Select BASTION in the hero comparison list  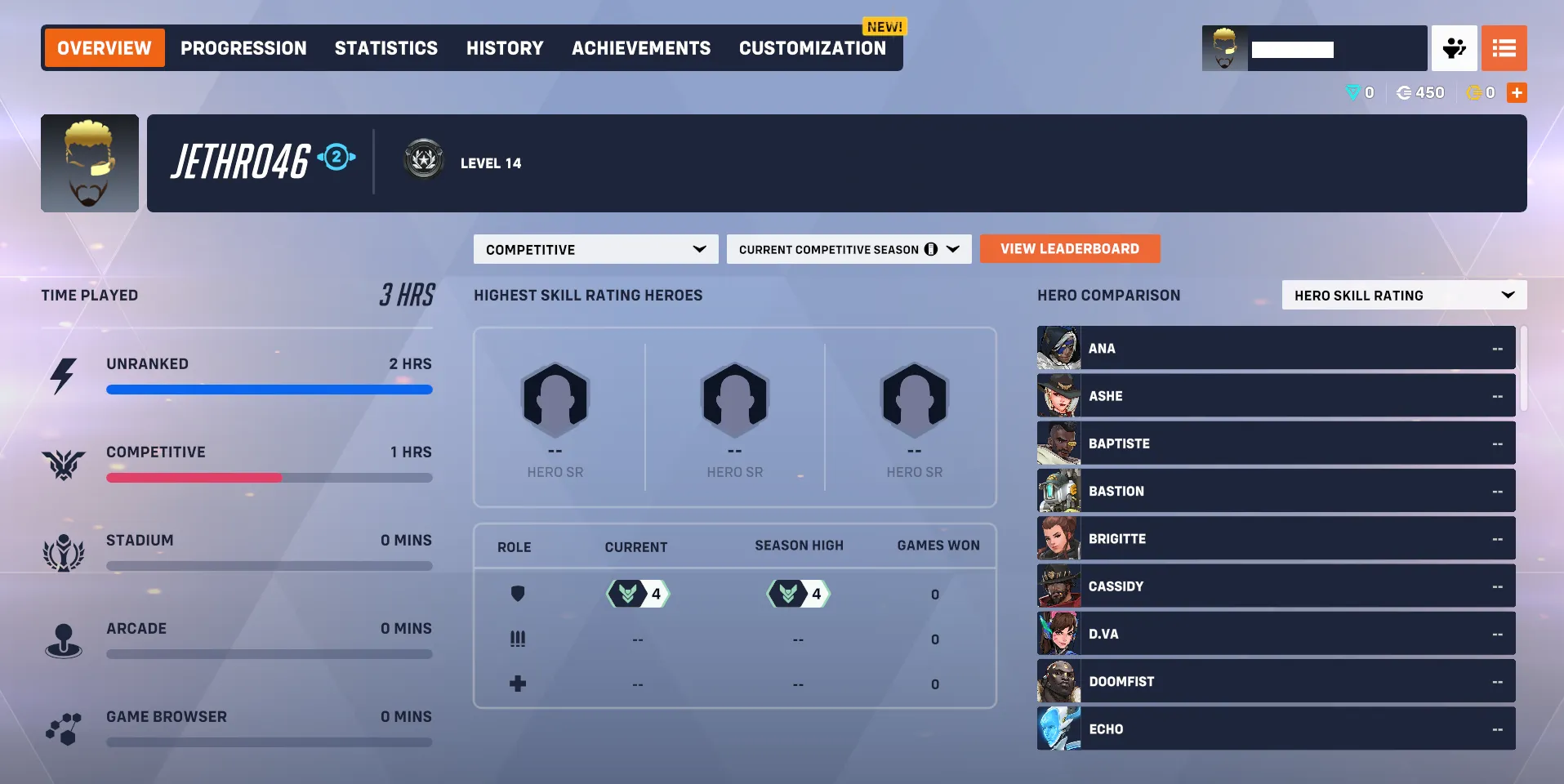1274,491
